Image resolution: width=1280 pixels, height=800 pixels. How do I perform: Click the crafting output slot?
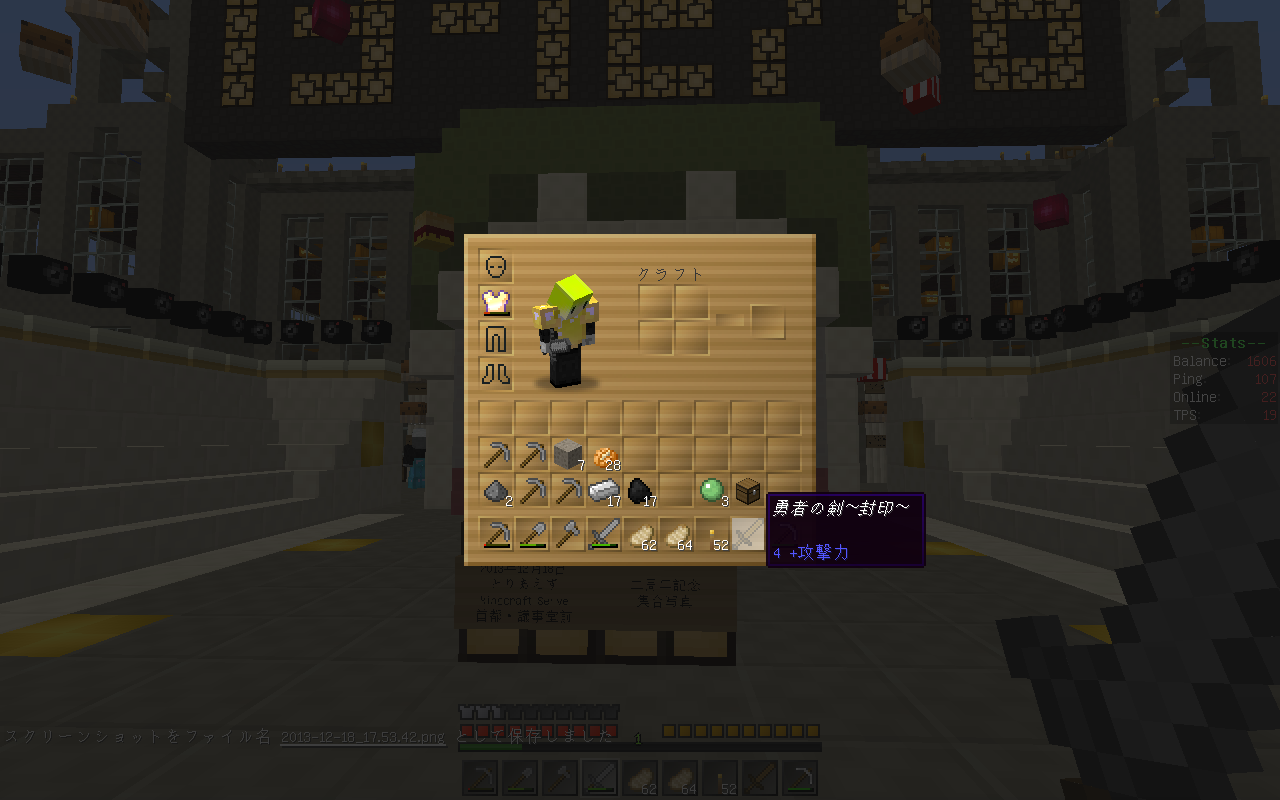(768, 321)
